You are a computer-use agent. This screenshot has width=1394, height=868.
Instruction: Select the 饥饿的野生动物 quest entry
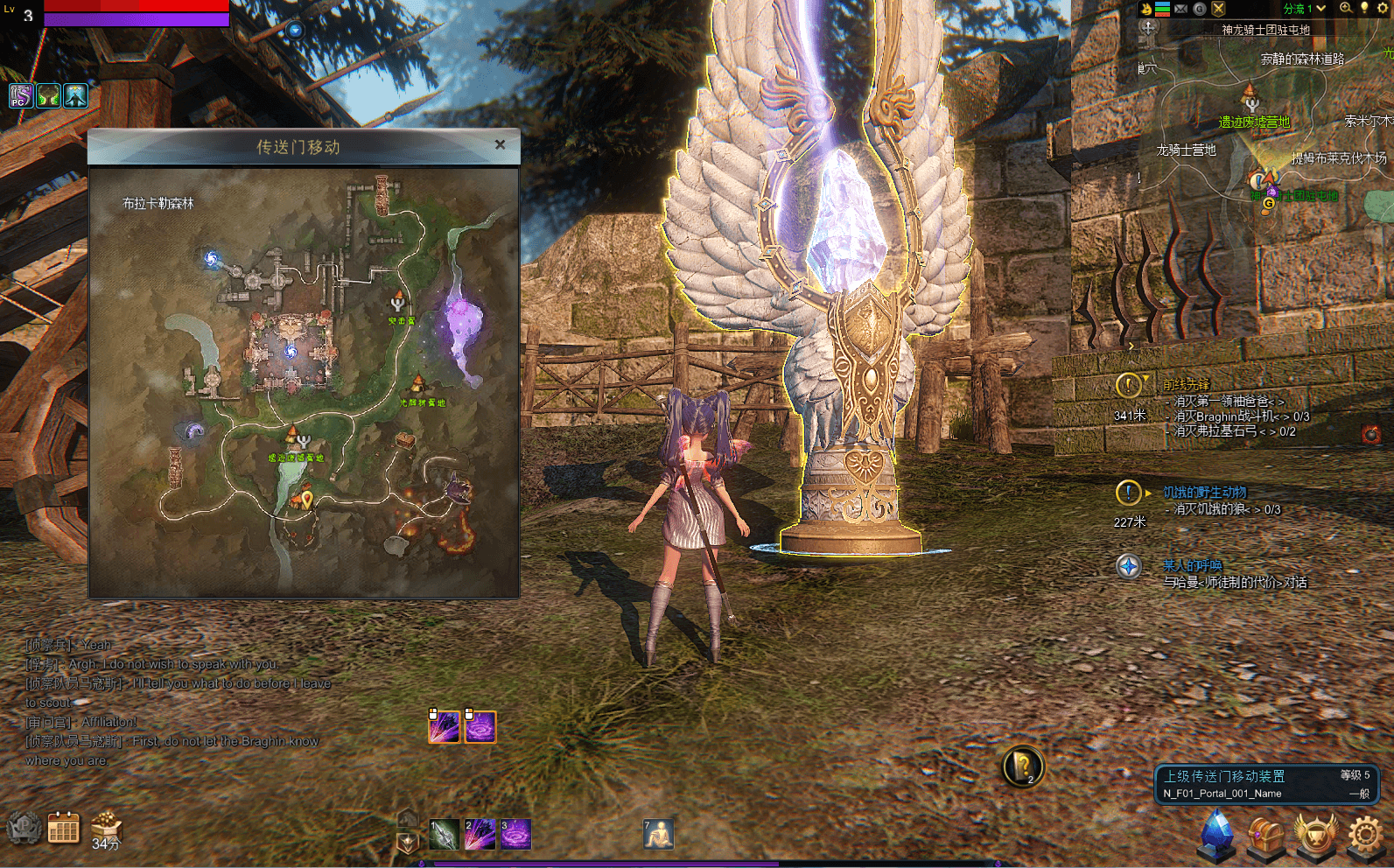pos(1204,493)
